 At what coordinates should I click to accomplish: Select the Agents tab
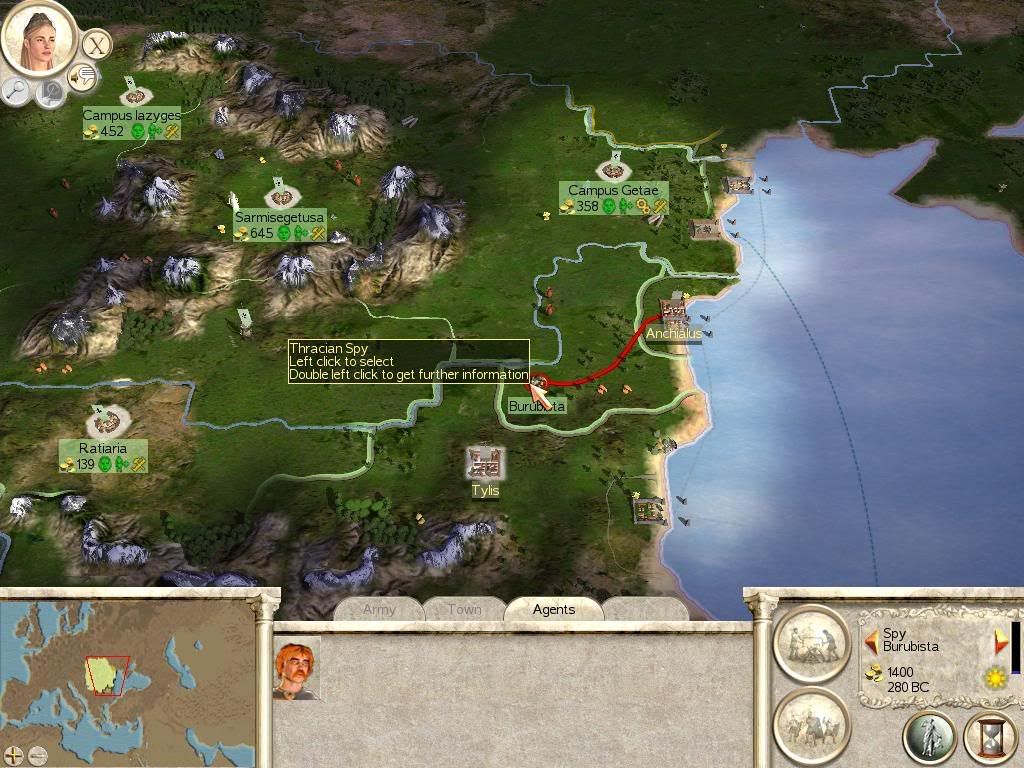553,609
